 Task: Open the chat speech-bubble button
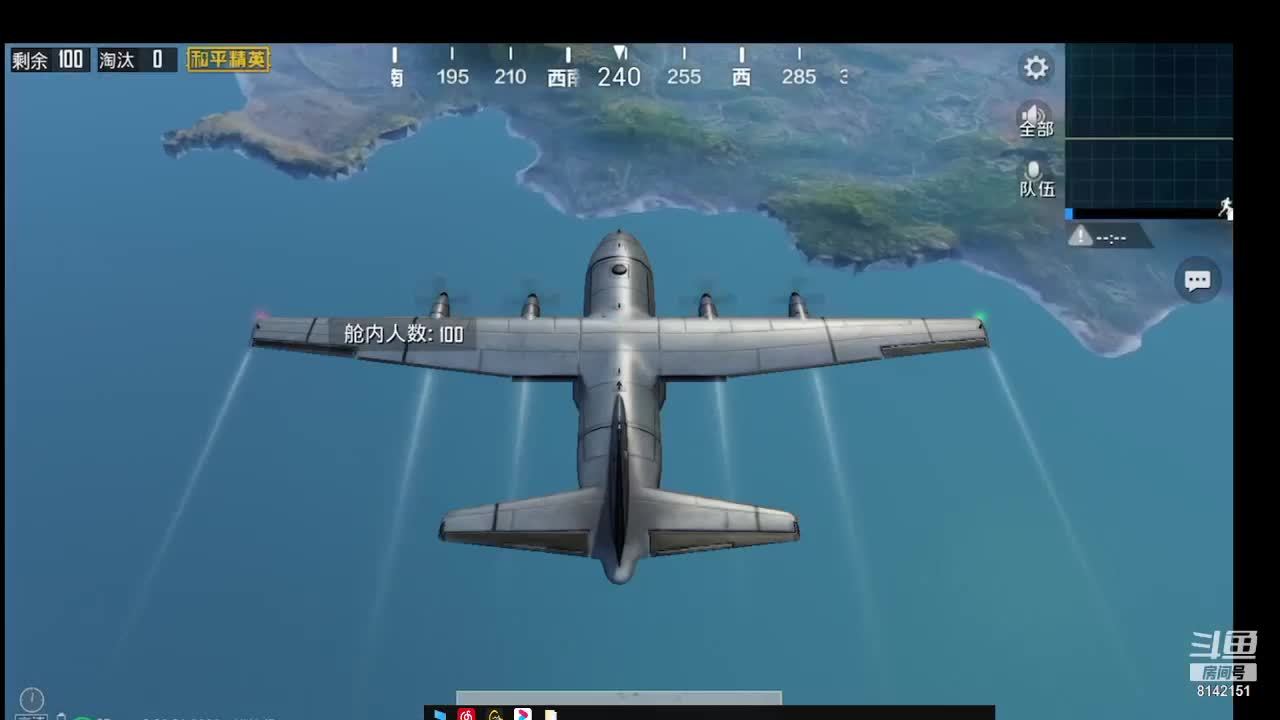click(x=1197, y=281)
